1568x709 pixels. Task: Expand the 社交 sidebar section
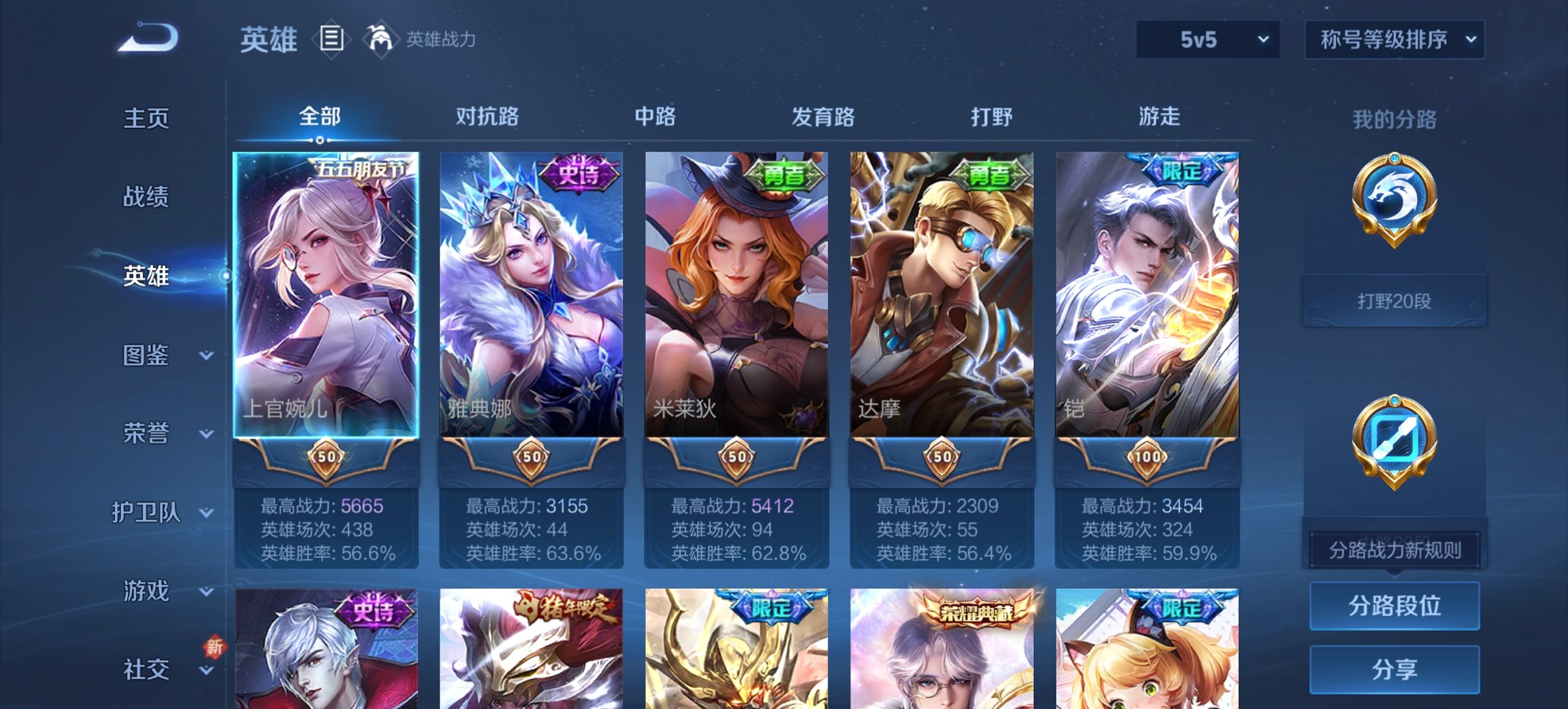tap(148, 669)
